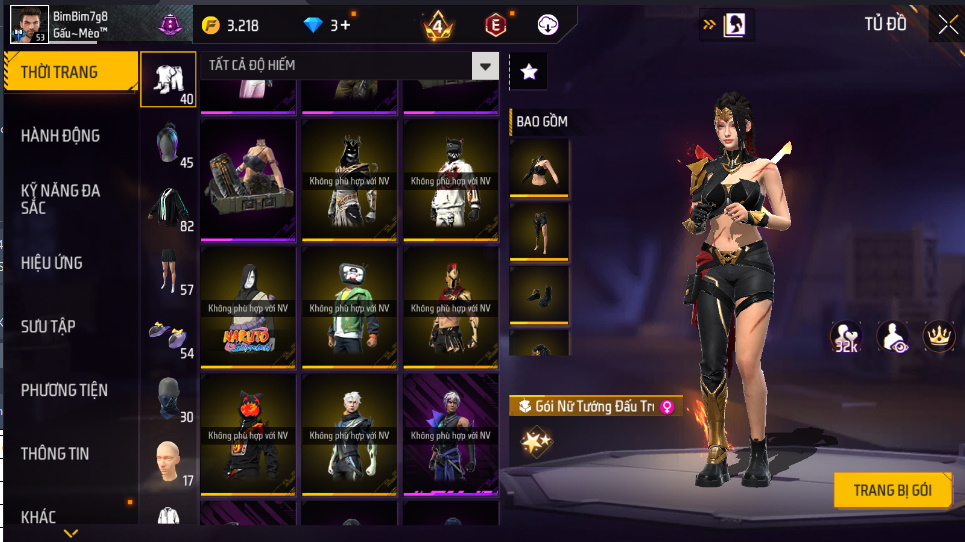The width and height of the screenshot is (965, 542).
Task: Go to the Sưu Tập tab
Action: [x=48, y=326]
